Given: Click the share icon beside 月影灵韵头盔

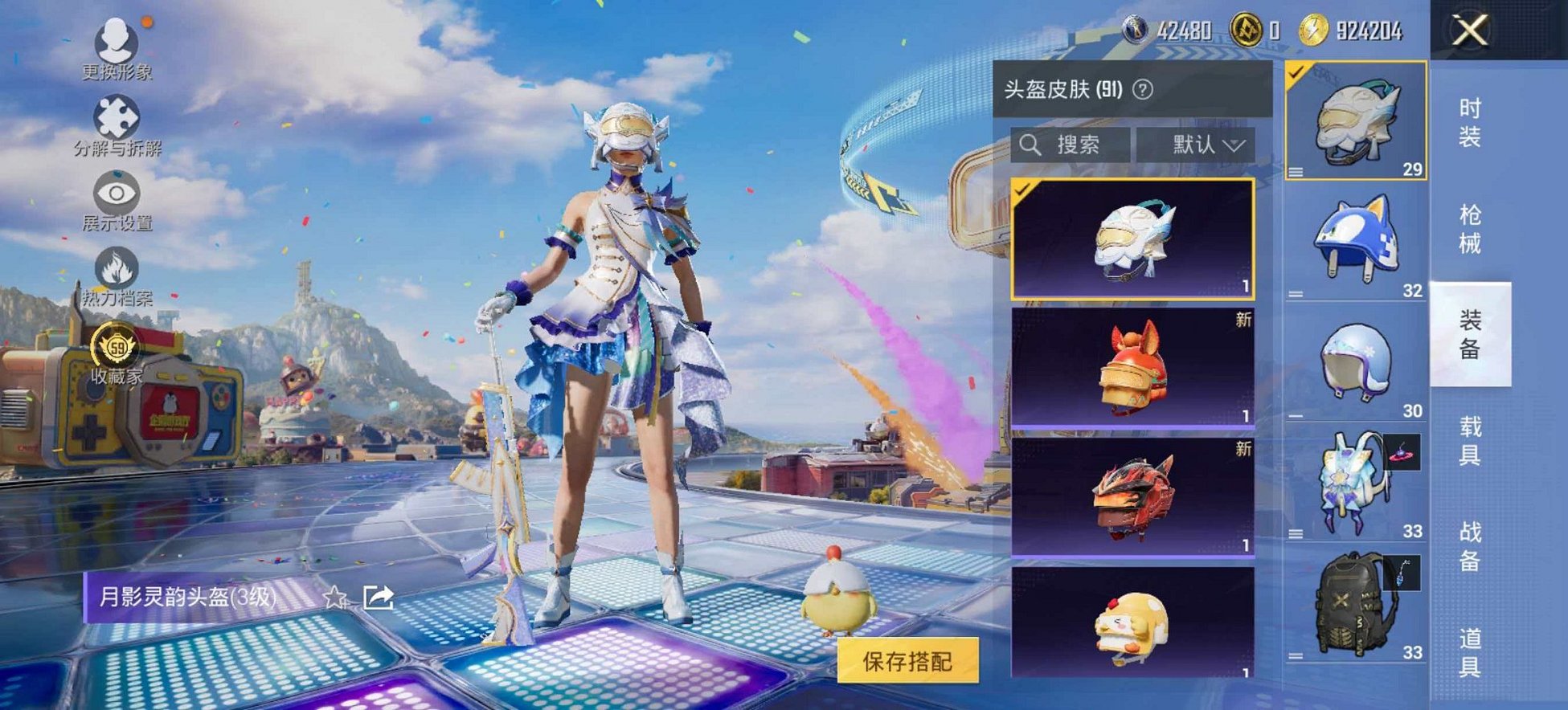Looking at the screenshot, I should pyautogui.click(x=378, y=598).
